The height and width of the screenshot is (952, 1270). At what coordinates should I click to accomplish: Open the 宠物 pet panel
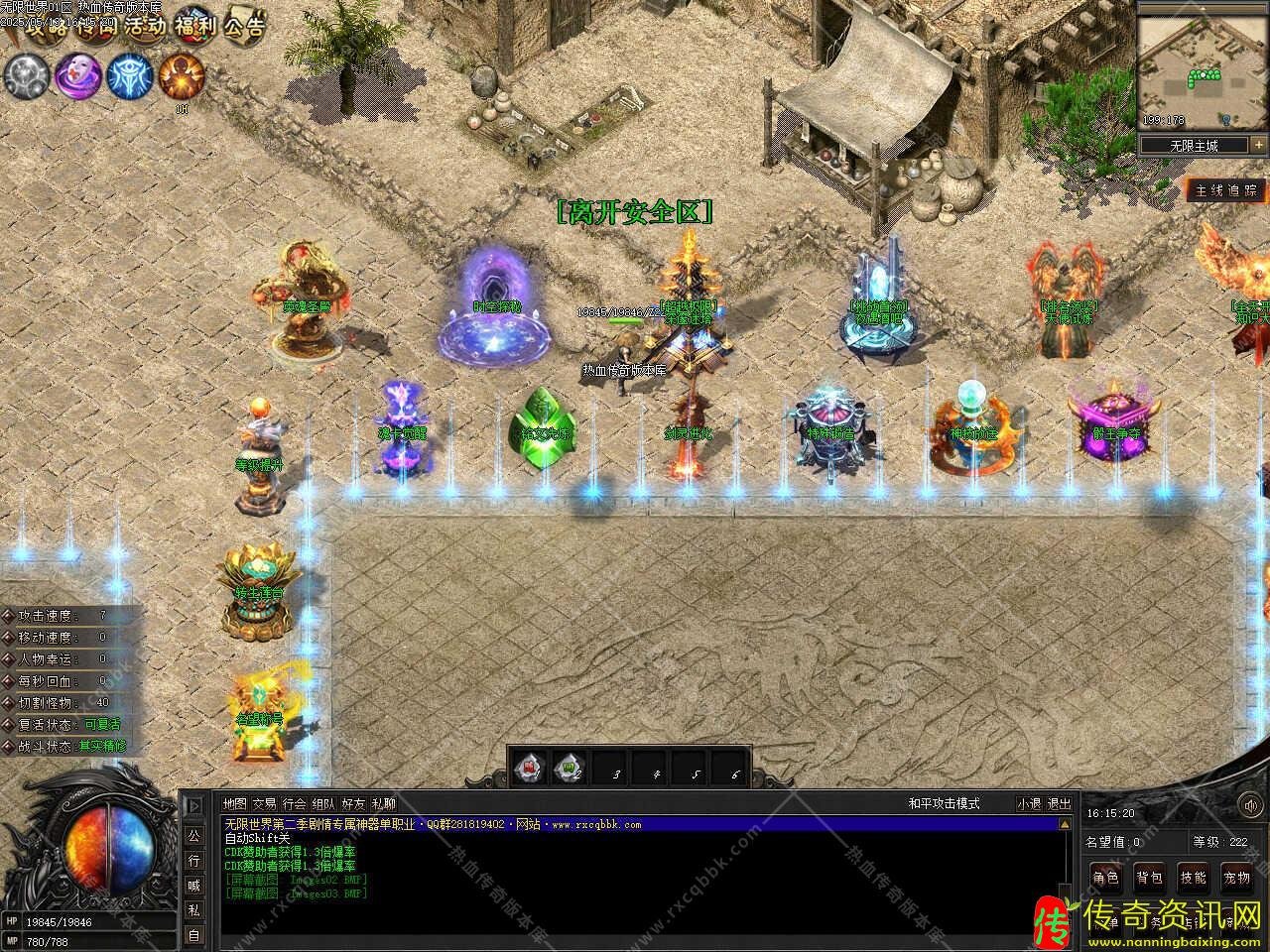pos(1237,878)
